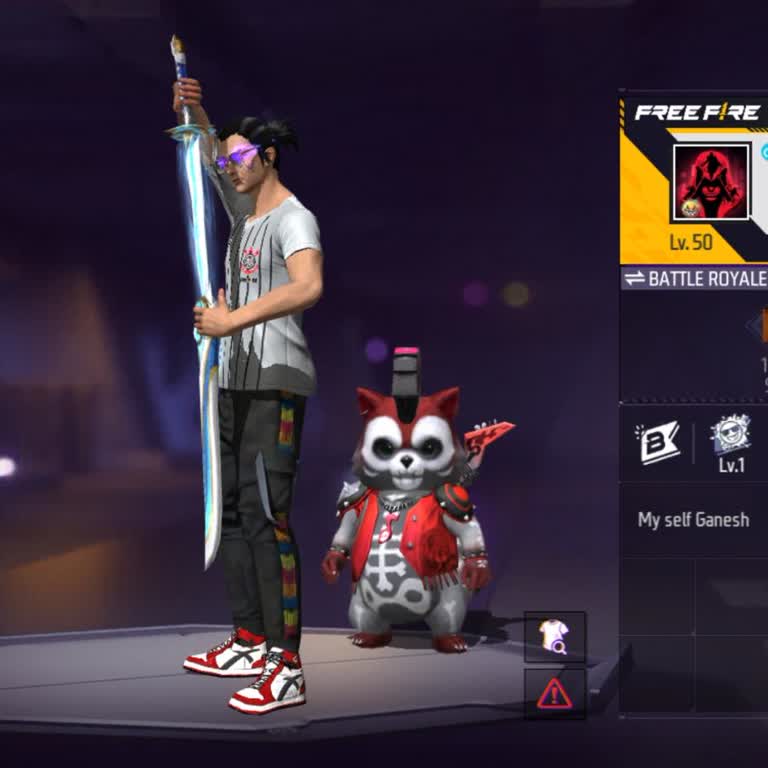
Task: Select the red hooded profile avatar
Action: [x=710, y=182]
